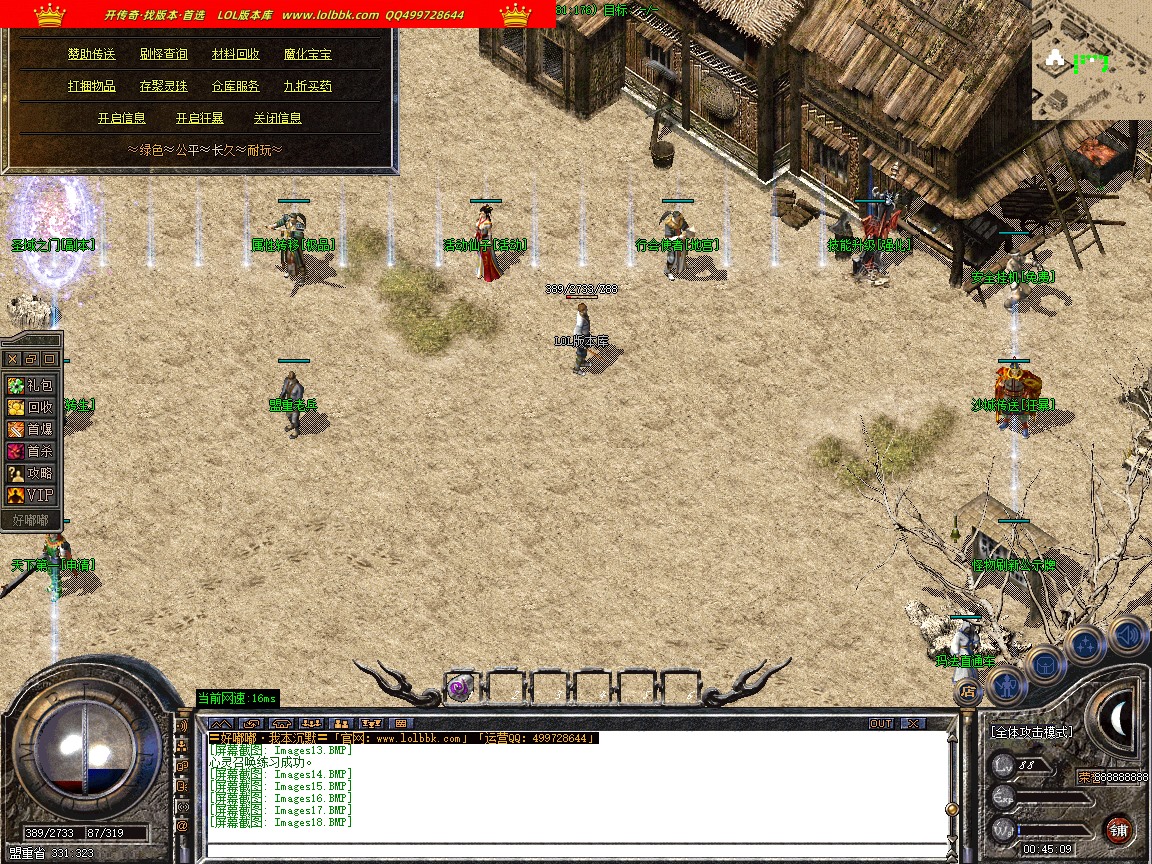
Task: Close the side panel with the X button
Action: point(13,358)
